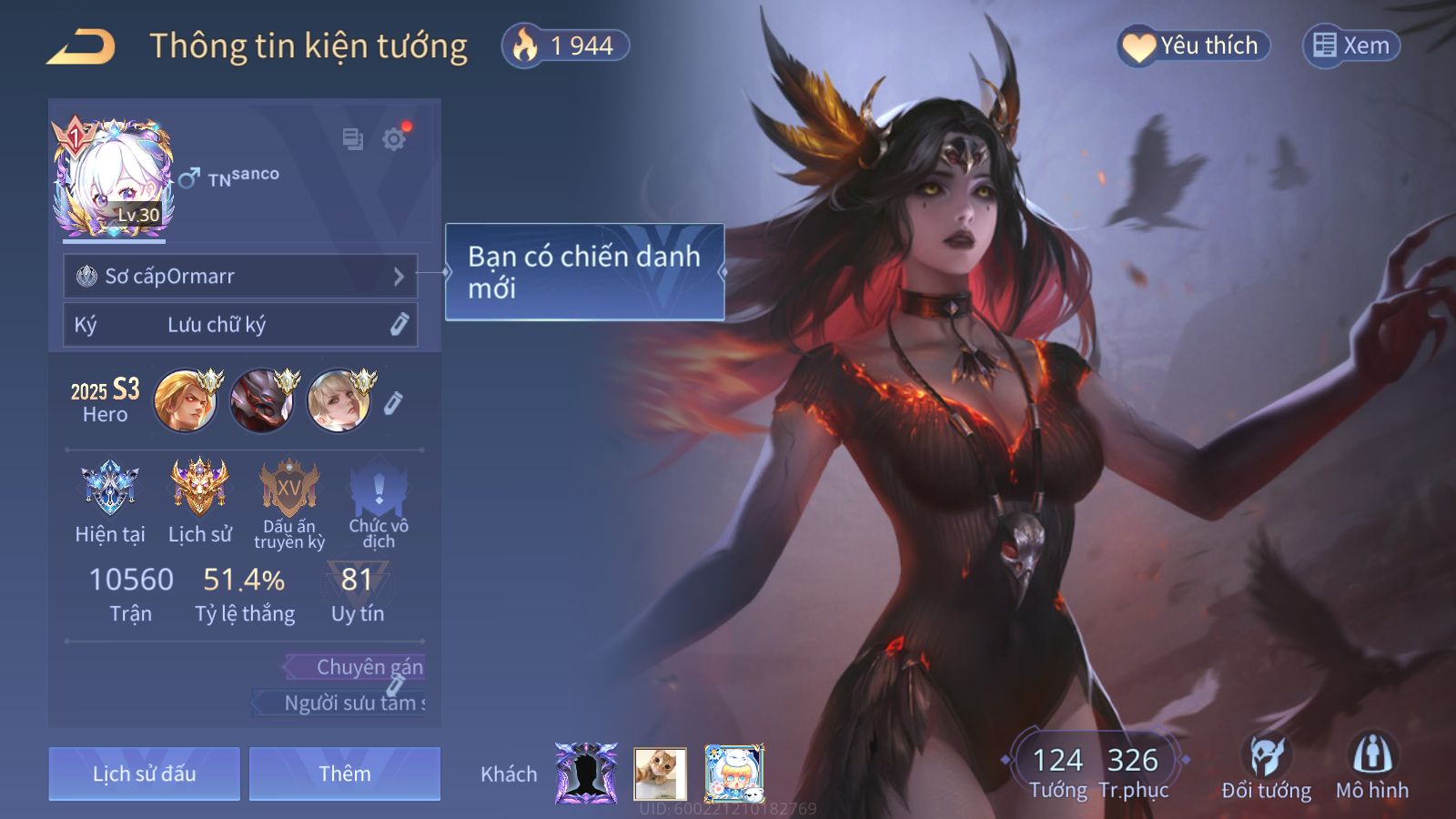Edit featured heroes with pencil icon

[x=393, y=403]
